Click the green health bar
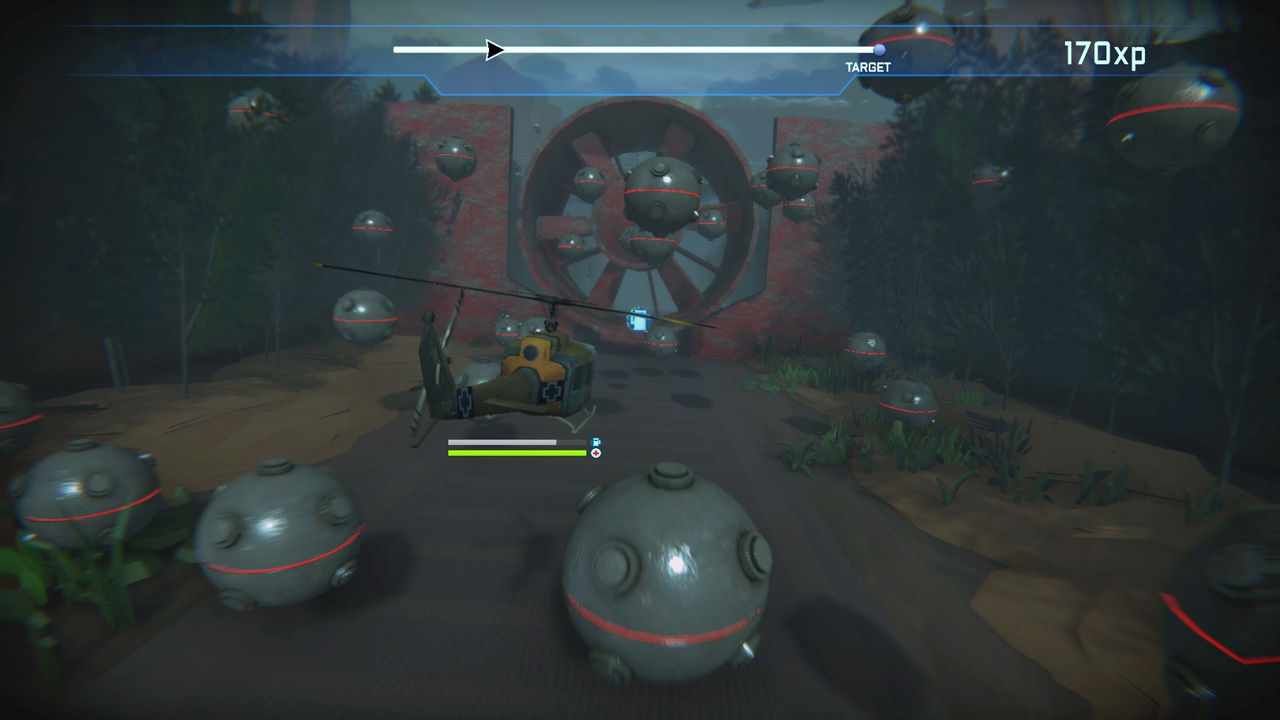Image resolution: width=1280 pixels, height=720 pixels. point(517,453)
